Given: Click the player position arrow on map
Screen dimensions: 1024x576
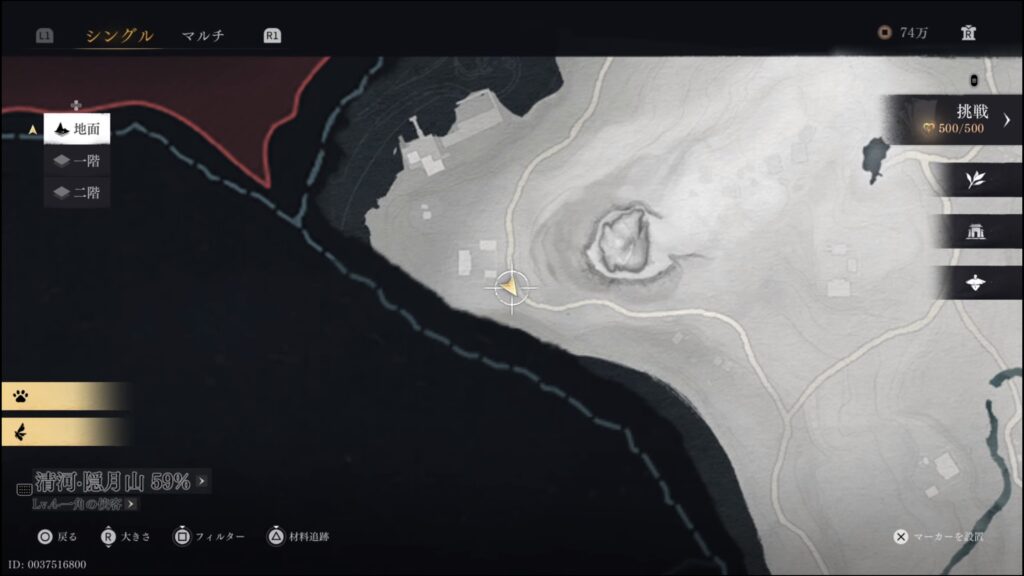Looking at the screenshot, I should (x=511, y=288).
